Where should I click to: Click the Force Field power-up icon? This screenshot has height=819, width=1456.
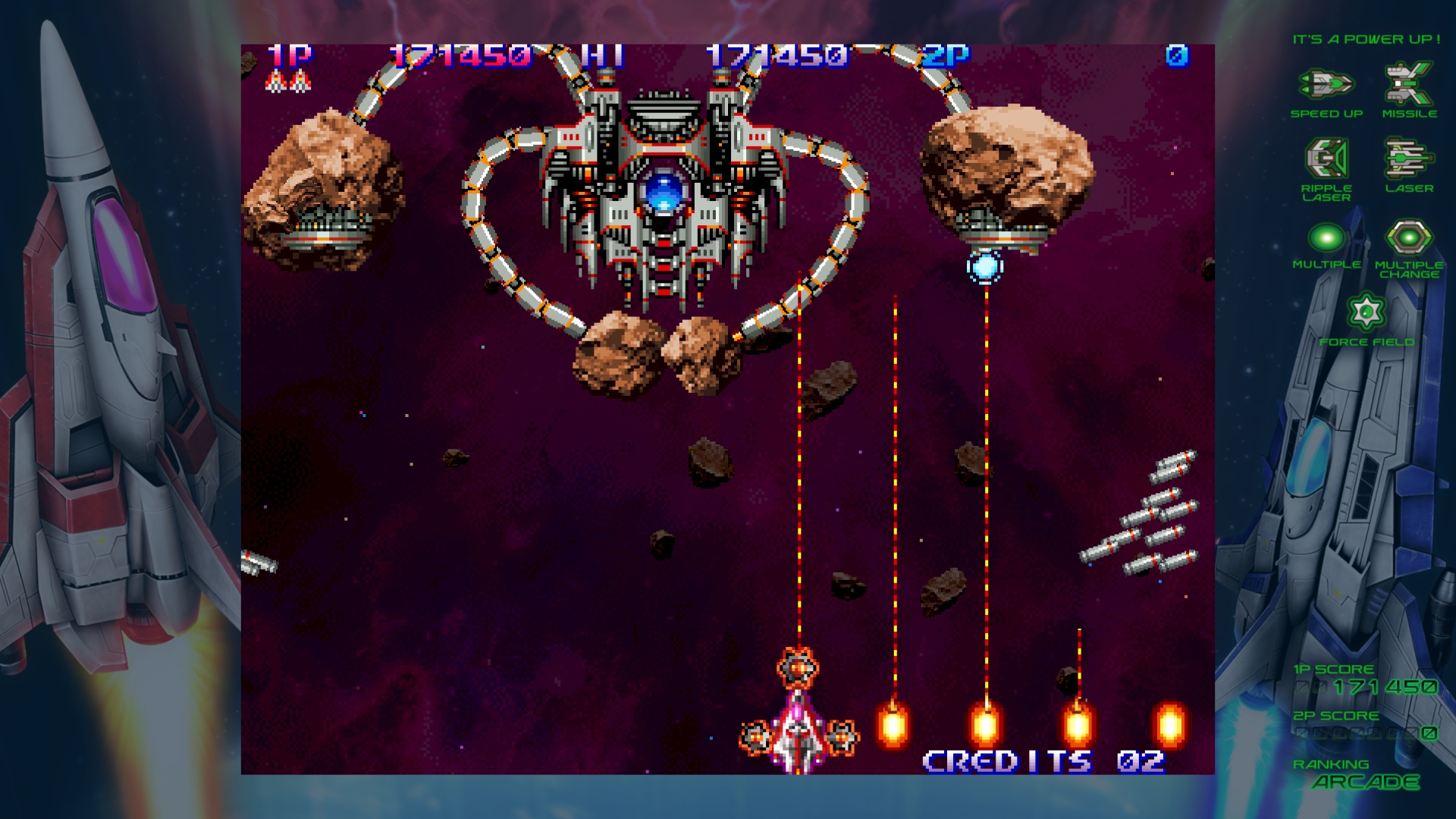[x=1366, y=312]
